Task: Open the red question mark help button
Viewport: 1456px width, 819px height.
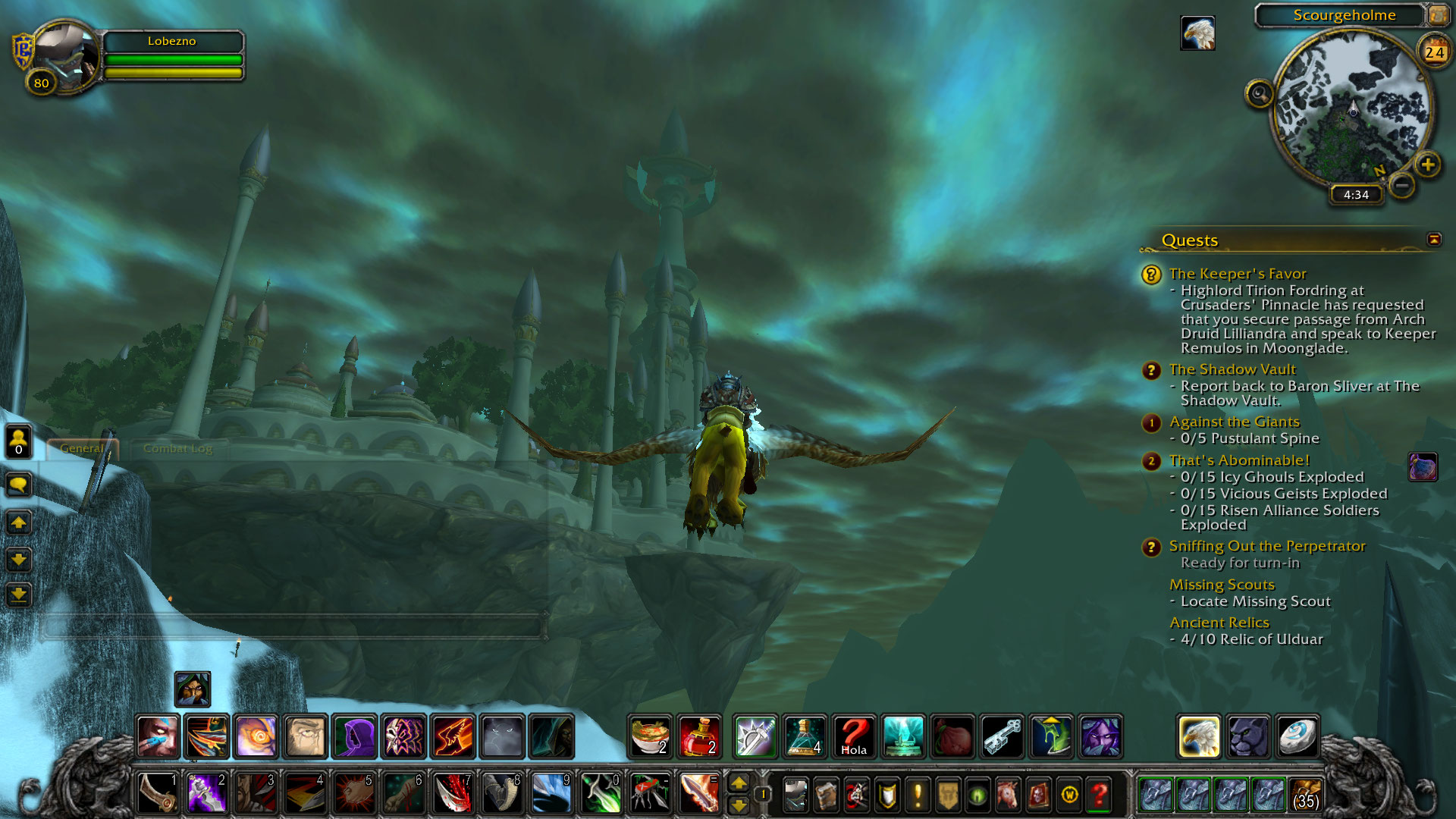Action: (x=1099, y=795)
